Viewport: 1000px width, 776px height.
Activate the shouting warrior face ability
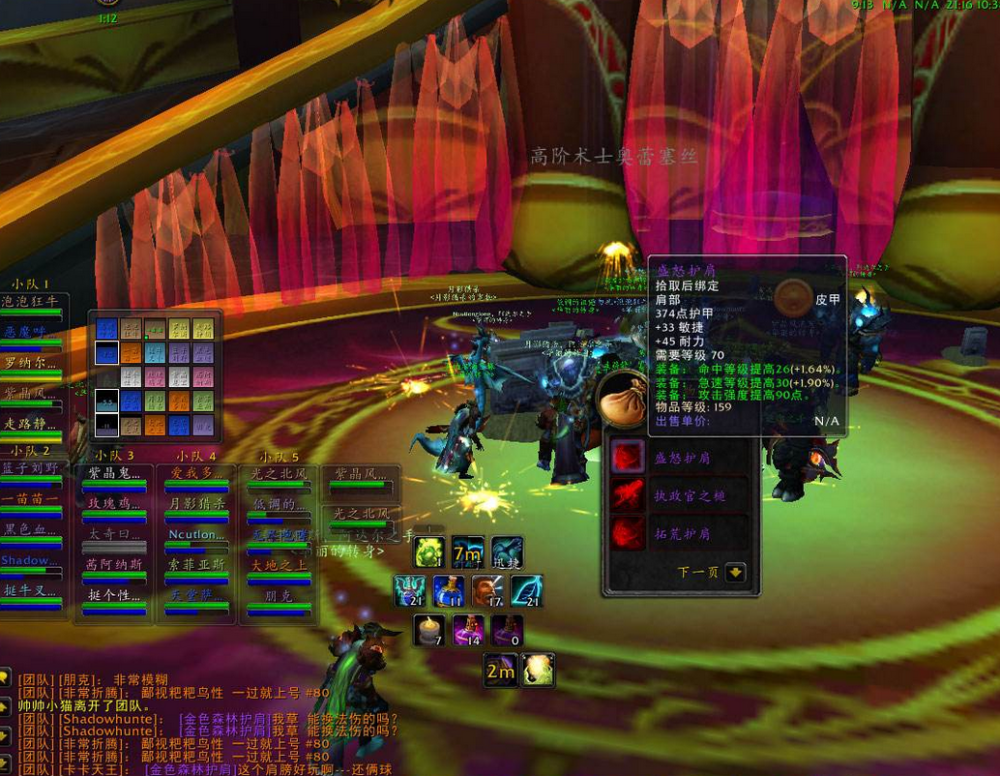[487, 591]
